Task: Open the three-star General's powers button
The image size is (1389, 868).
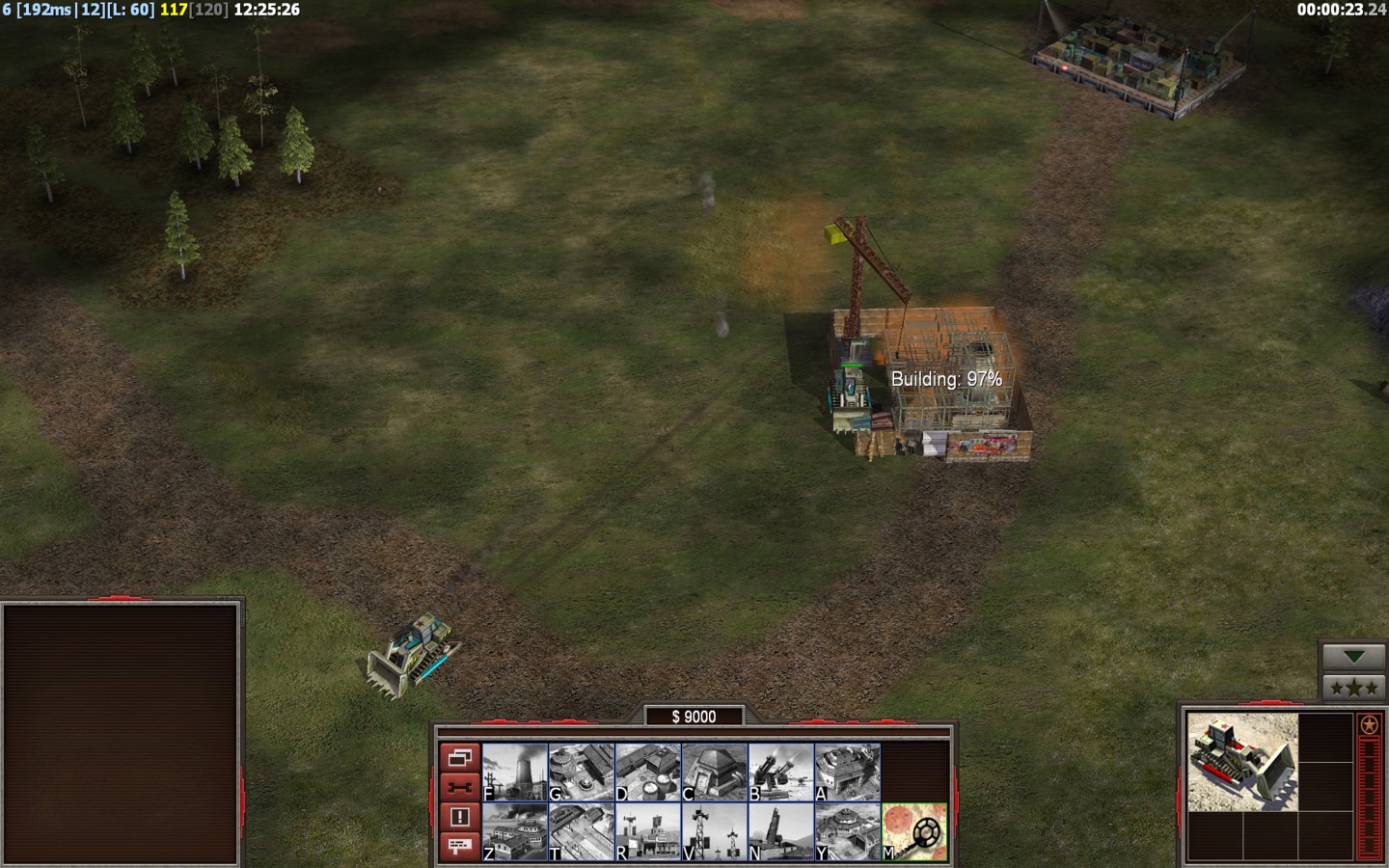Action: (x=1354, y=689)
